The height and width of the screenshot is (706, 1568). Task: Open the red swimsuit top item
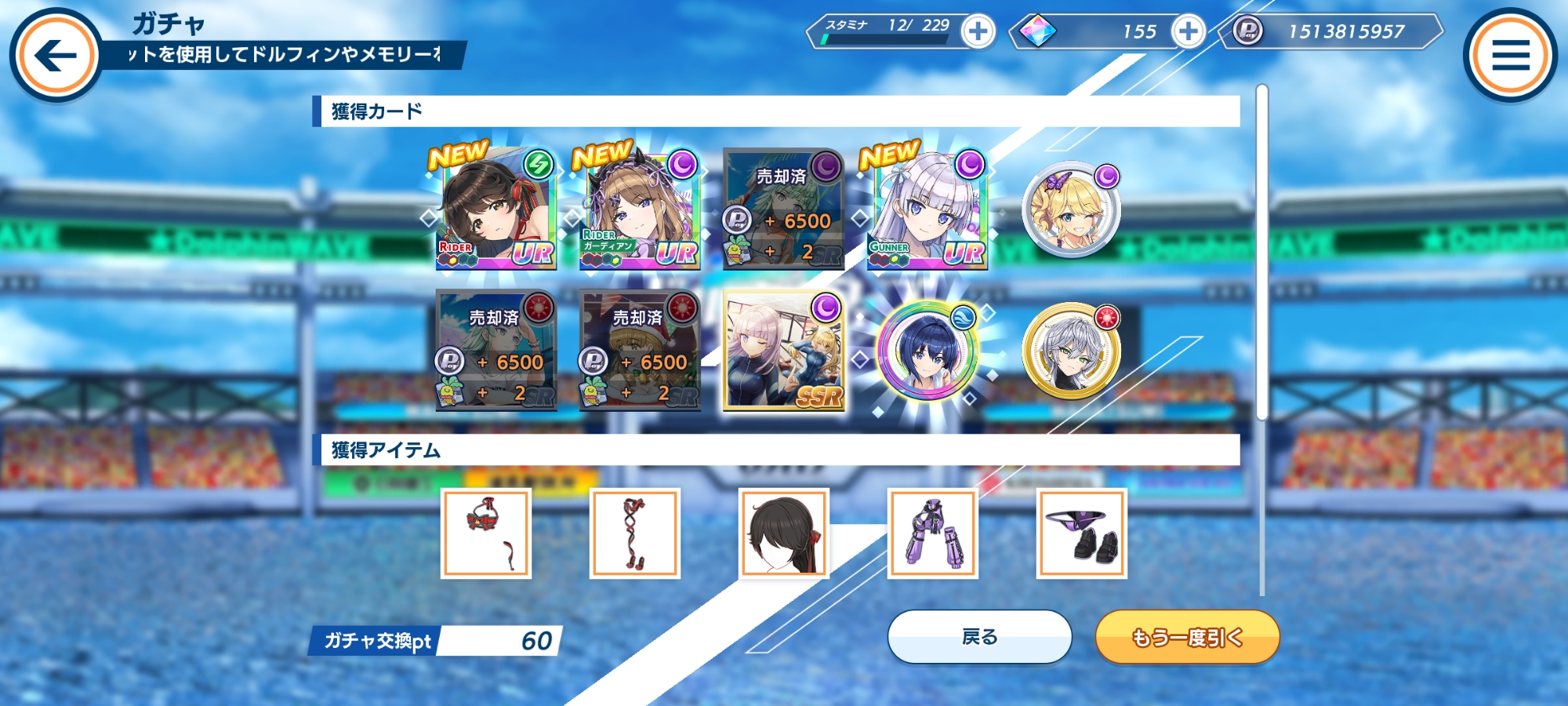pos(486,533)
